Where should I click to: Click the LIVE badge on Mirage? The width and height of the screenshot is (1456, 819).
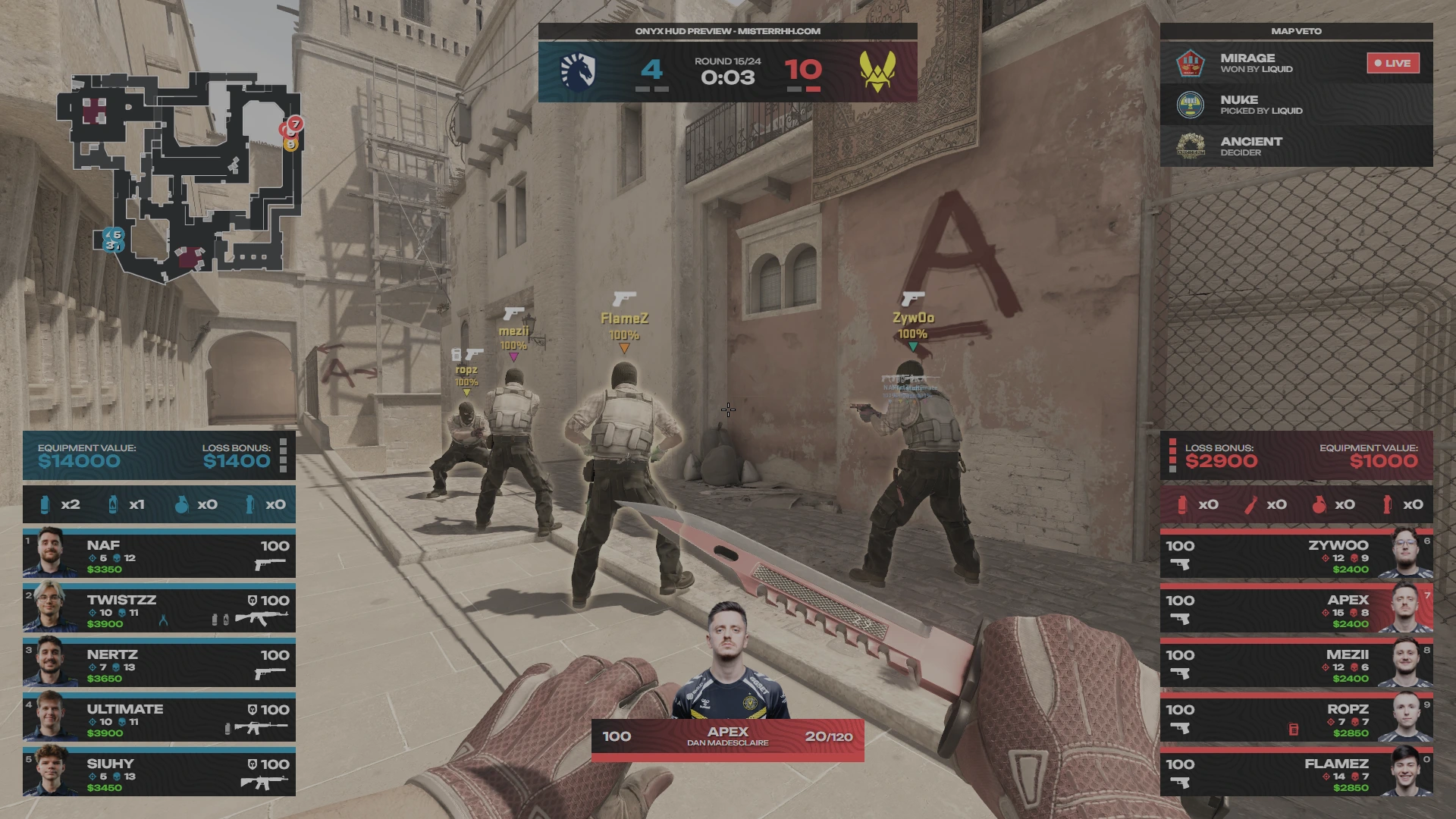[x=1392, y=63]
